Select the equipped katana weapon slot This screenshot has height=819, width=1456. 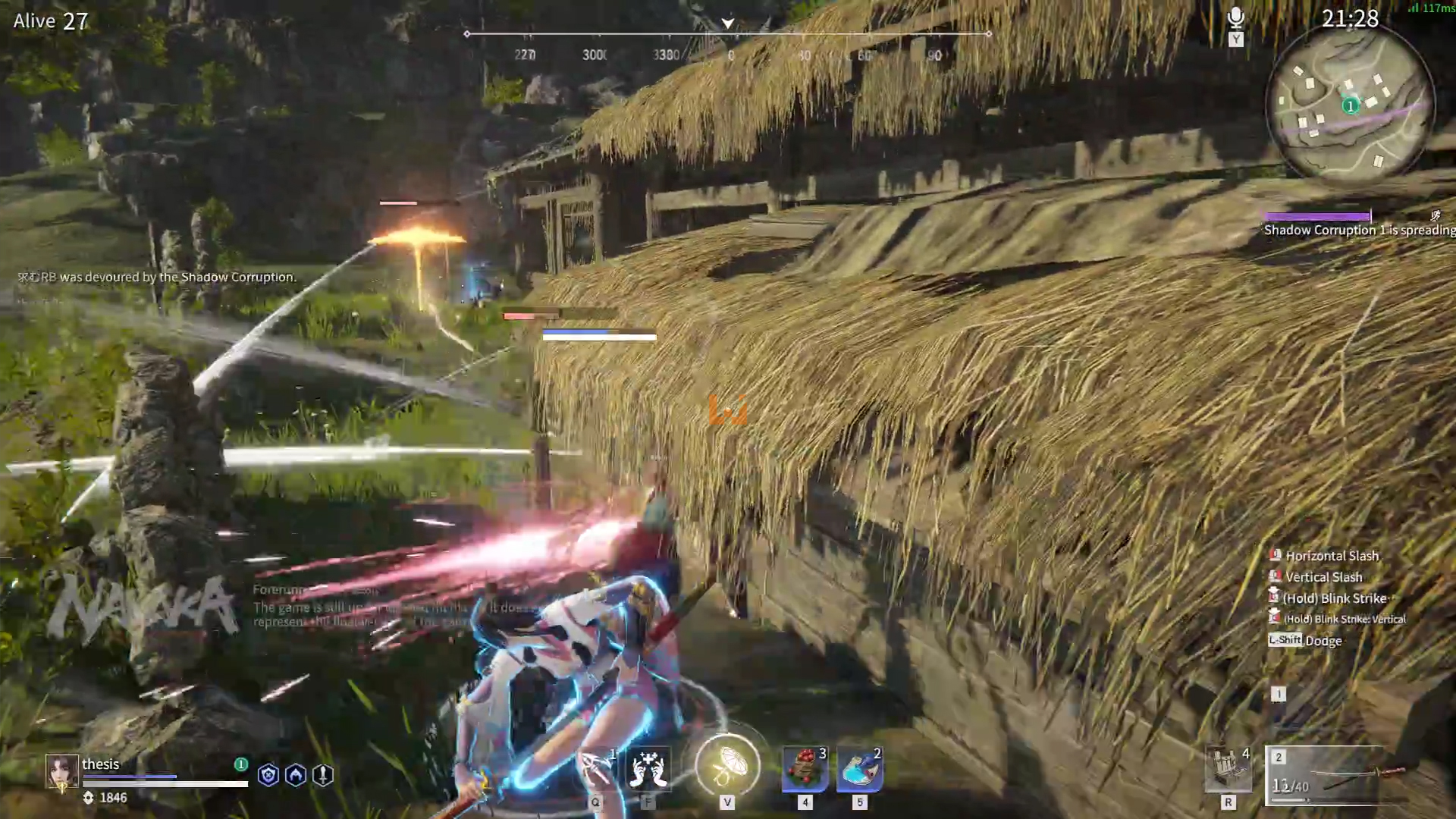(x=1338, y=777)
